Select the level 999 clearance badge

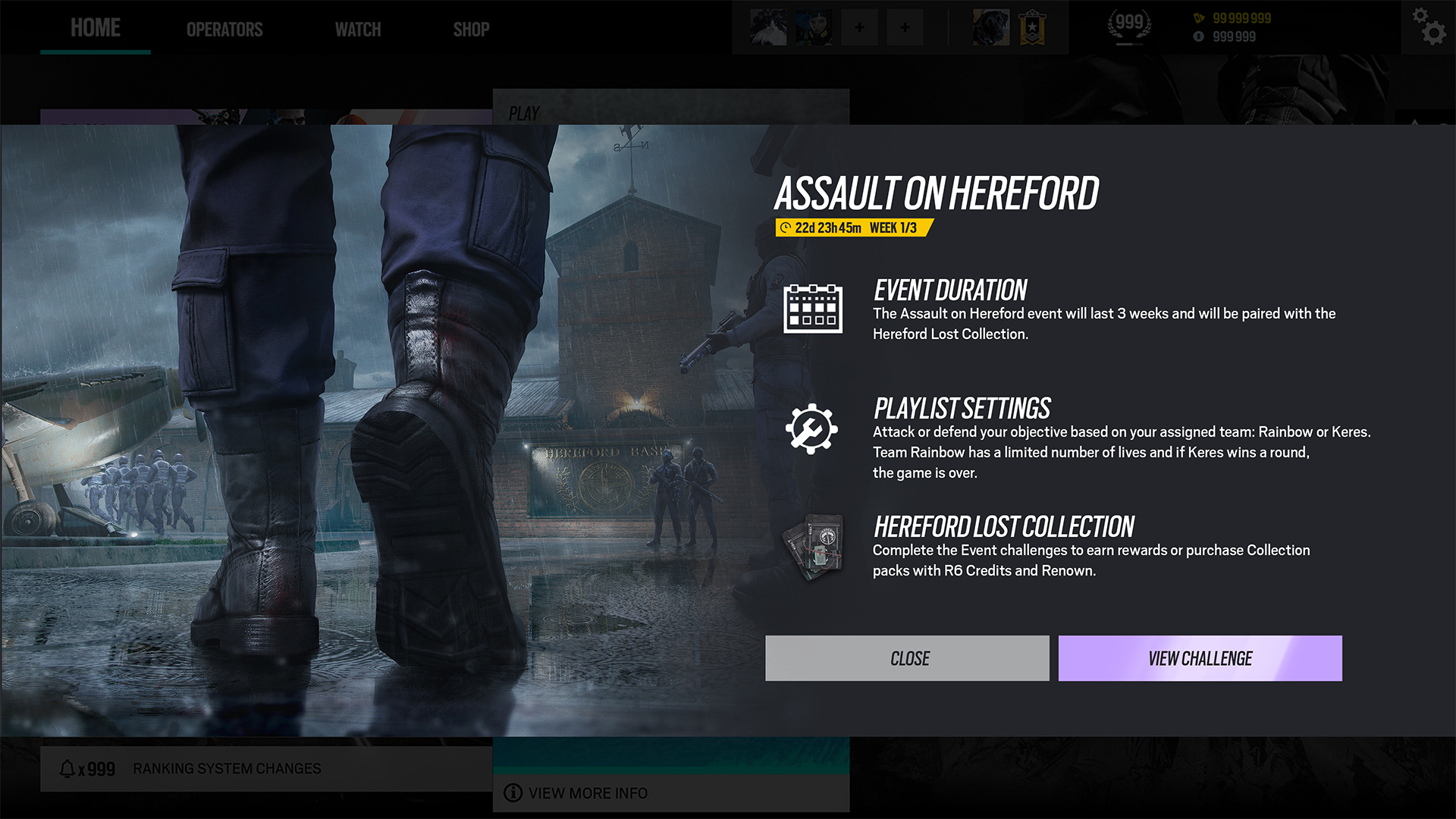tap(1129, 26)
